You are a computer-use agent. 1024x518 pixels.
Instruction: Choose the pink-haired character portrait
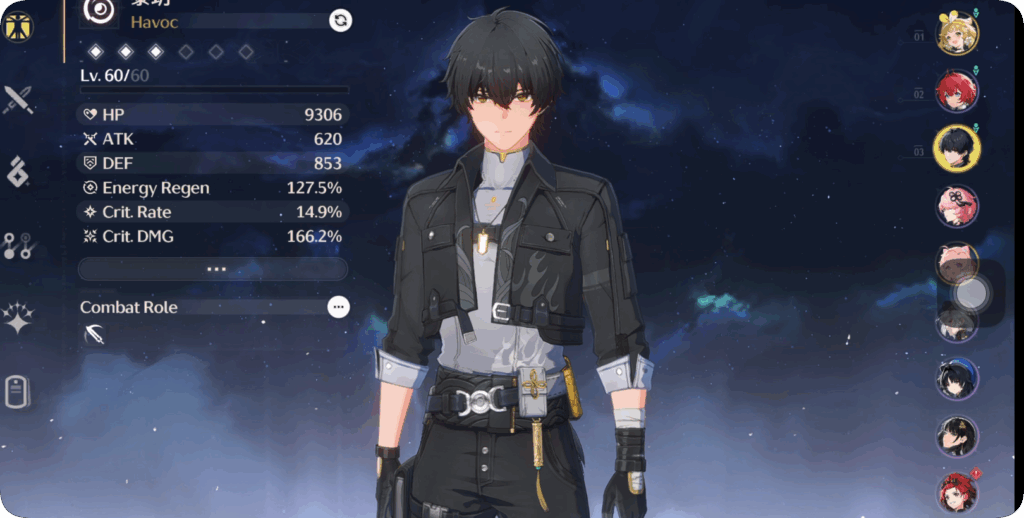957,206
